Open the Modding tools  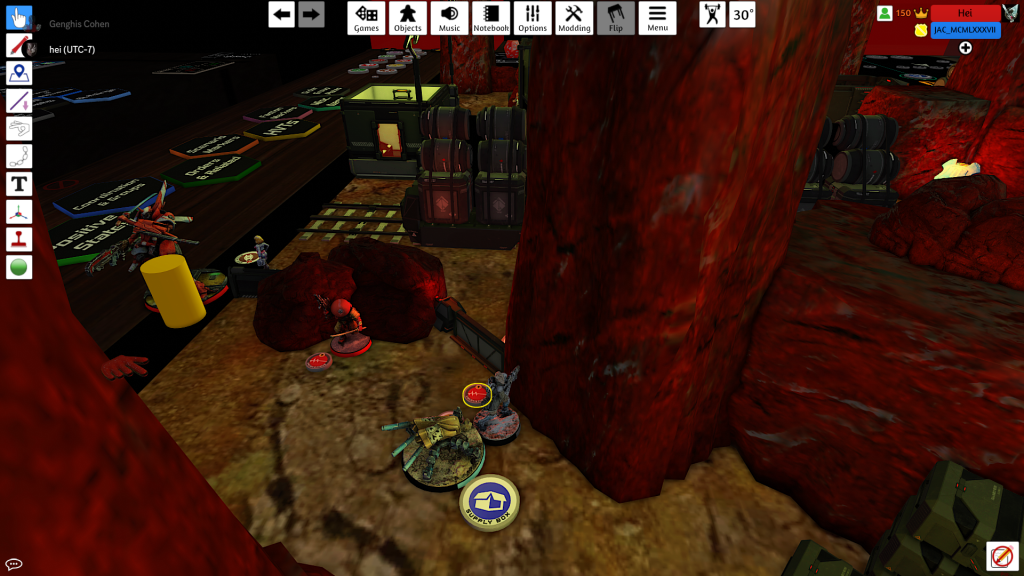(574, 18)
